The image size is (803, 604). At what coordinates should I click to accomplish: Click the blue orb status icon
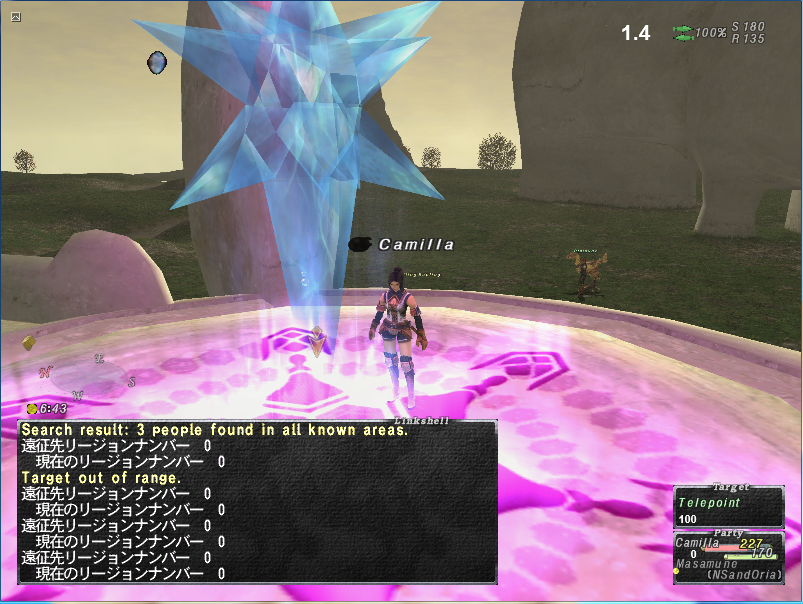157,62
